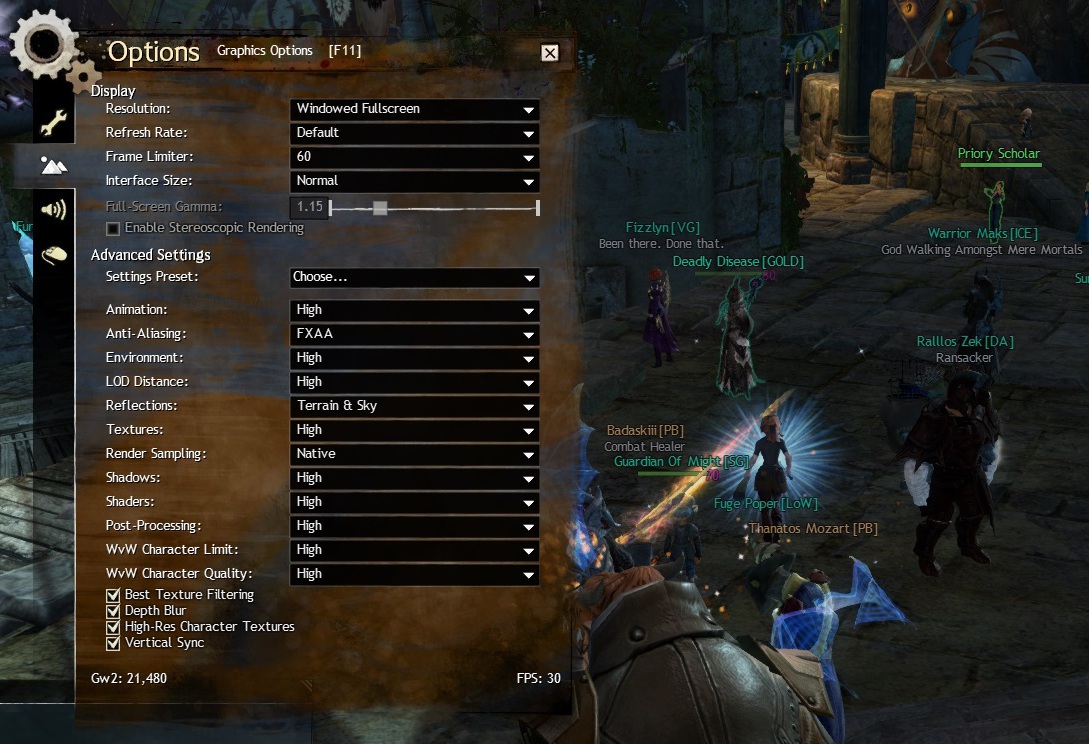The height and width of the screenshot is (744, 1089).
Task: Change the WvW Character Limit dropdown
Action: coord(415,550)
